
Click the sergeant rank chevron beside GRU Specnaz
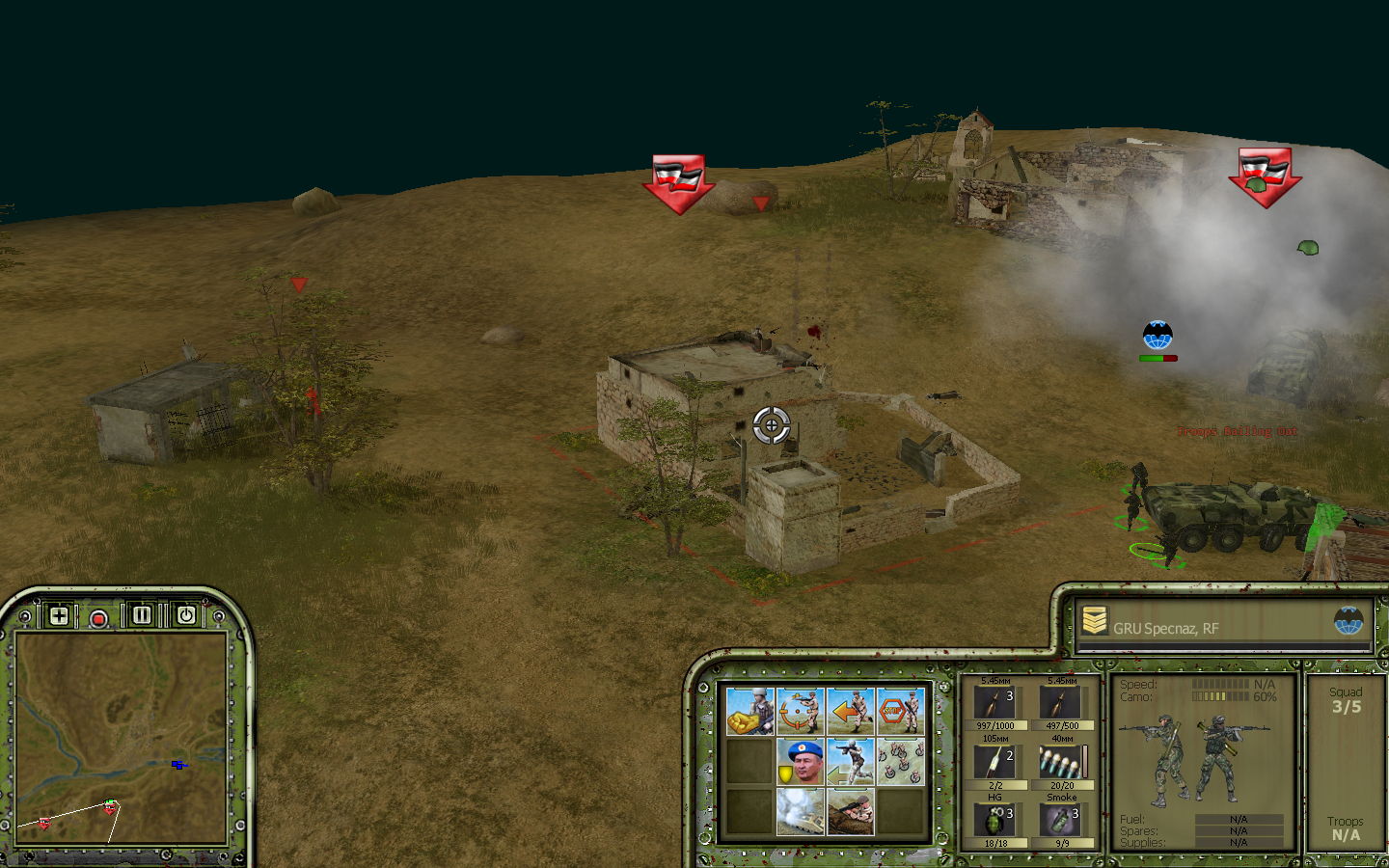coord(1094,622)
